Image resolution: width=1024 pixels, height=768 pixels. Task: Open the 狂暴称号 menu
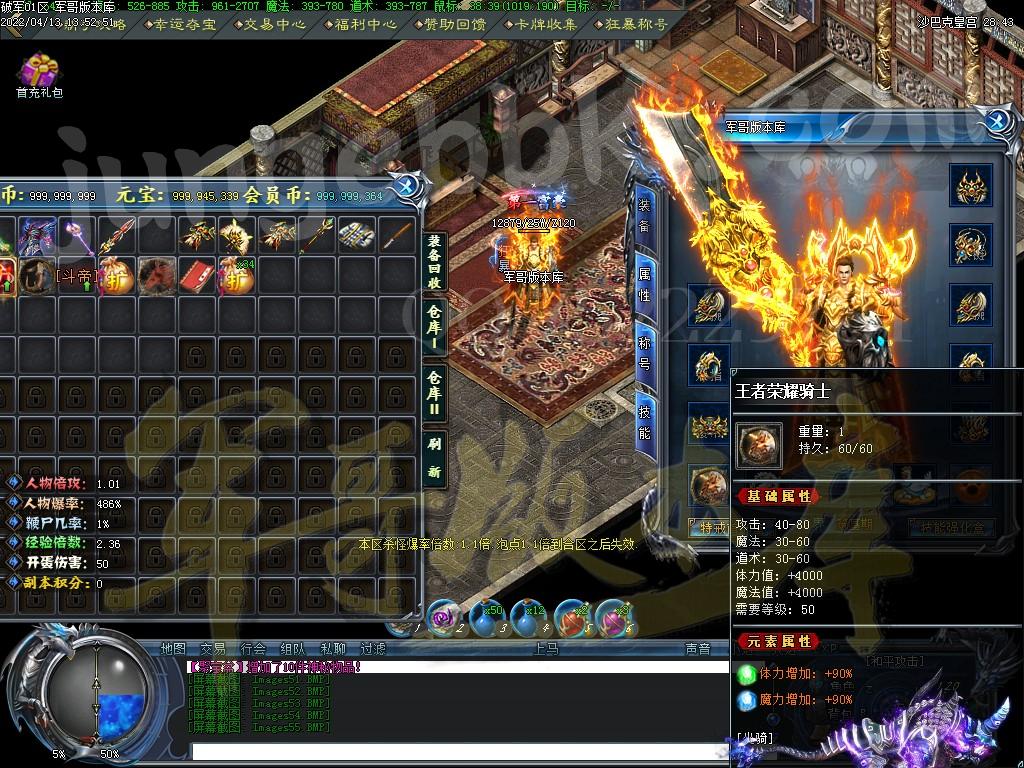coord(633,24)
